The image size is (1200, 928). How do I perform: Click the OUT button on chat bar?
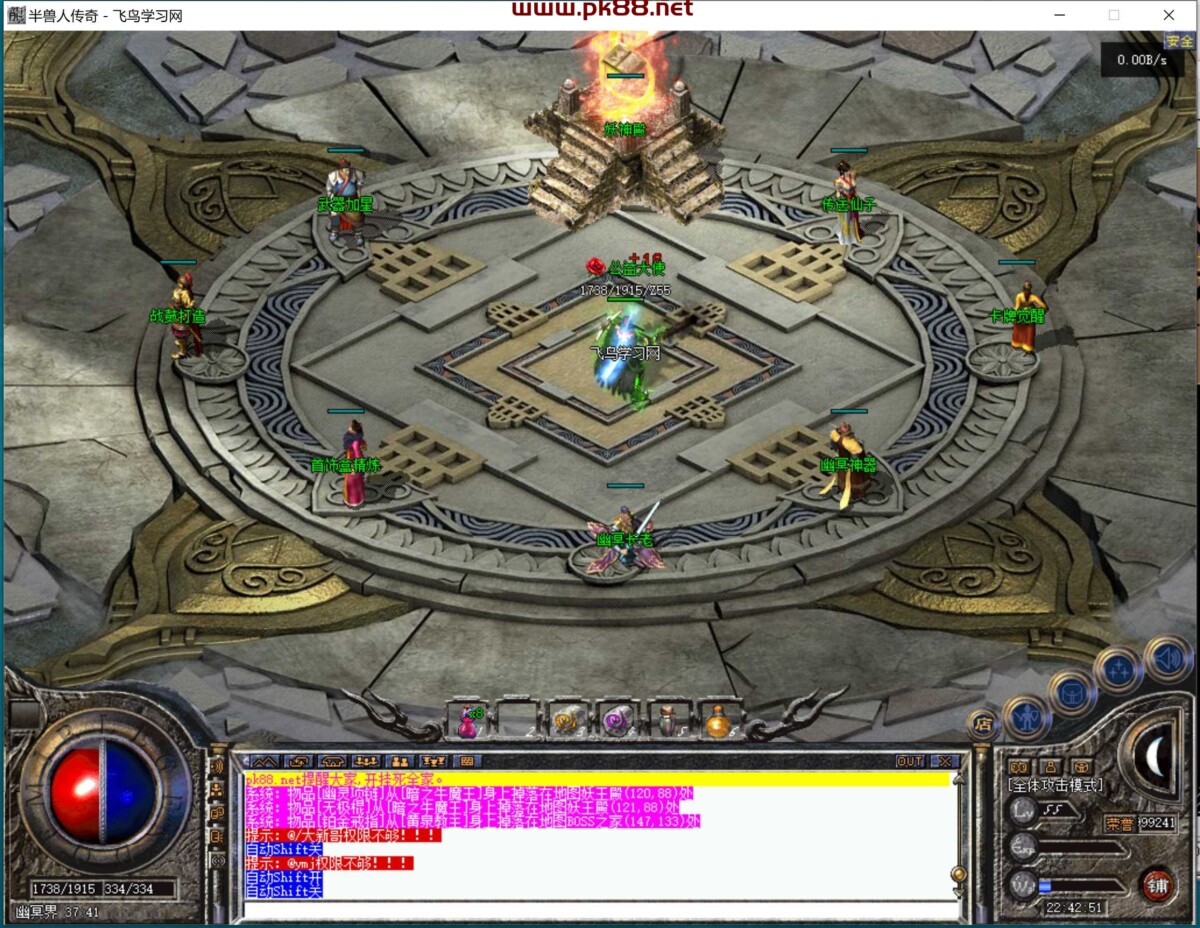pos(910,762)
